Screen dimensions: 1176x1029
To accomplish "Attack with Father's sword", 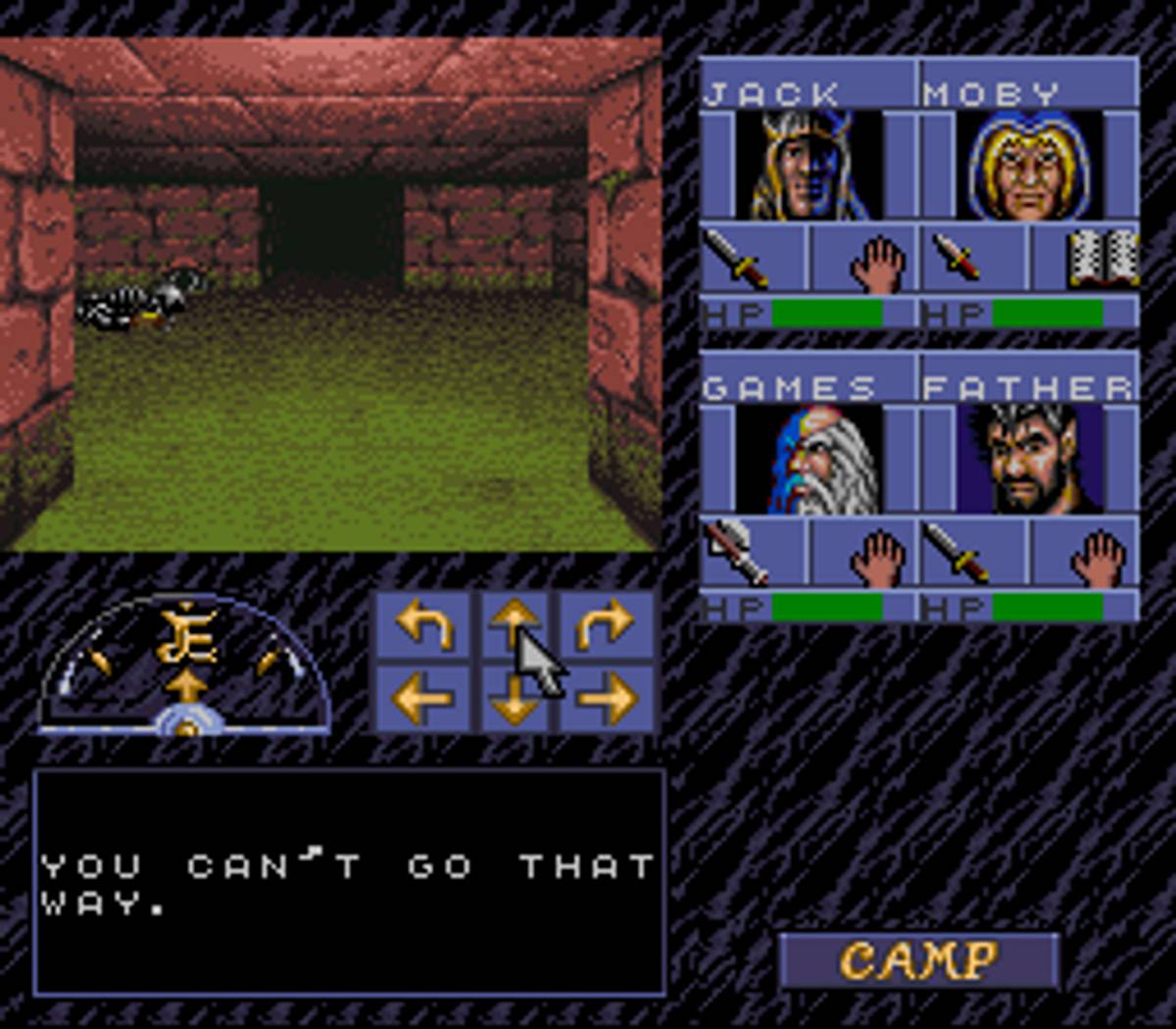I will [x=972, y=553].
